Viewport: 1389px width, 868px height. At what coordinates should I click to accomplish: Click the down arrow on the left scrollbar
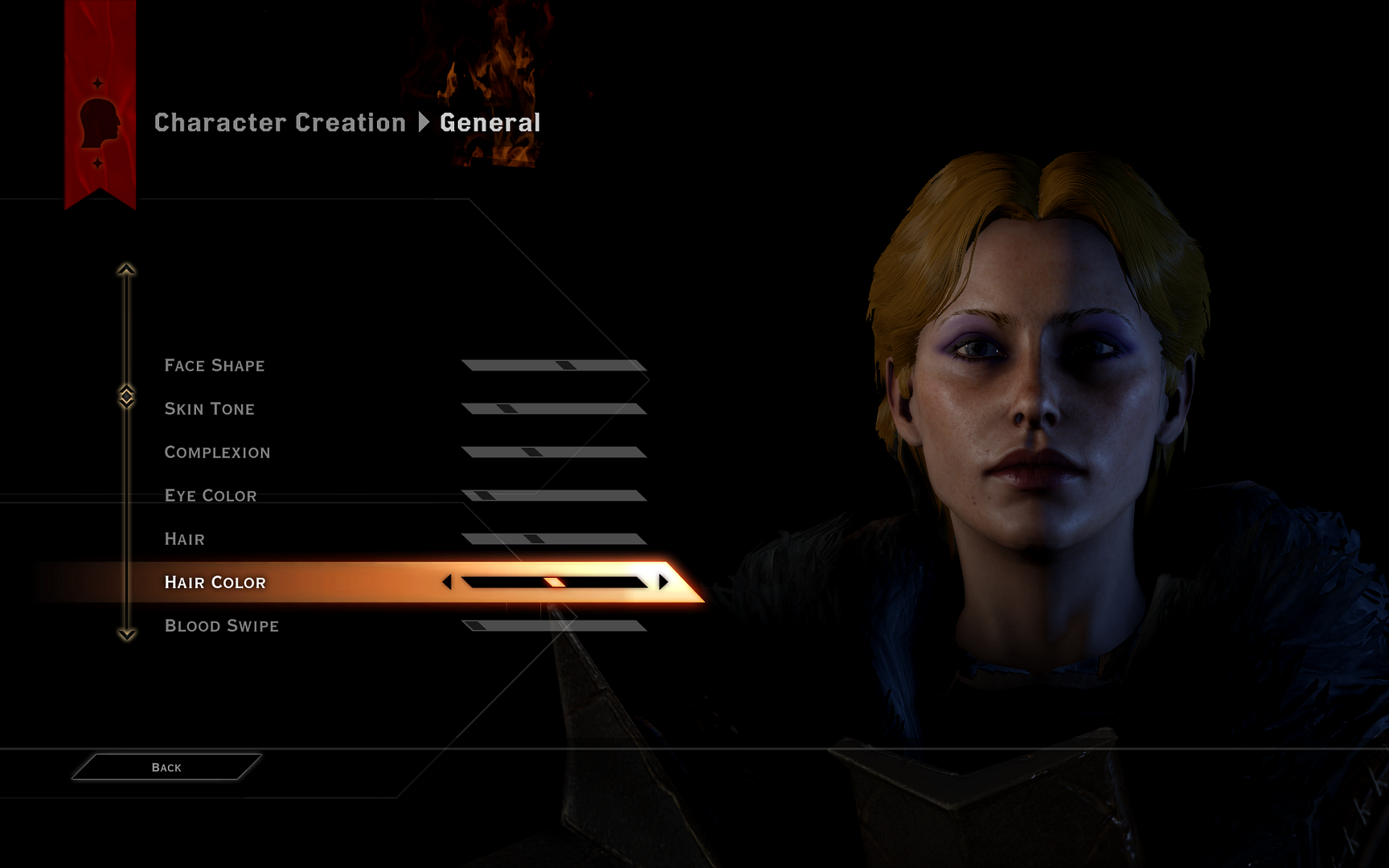(125, 635)
